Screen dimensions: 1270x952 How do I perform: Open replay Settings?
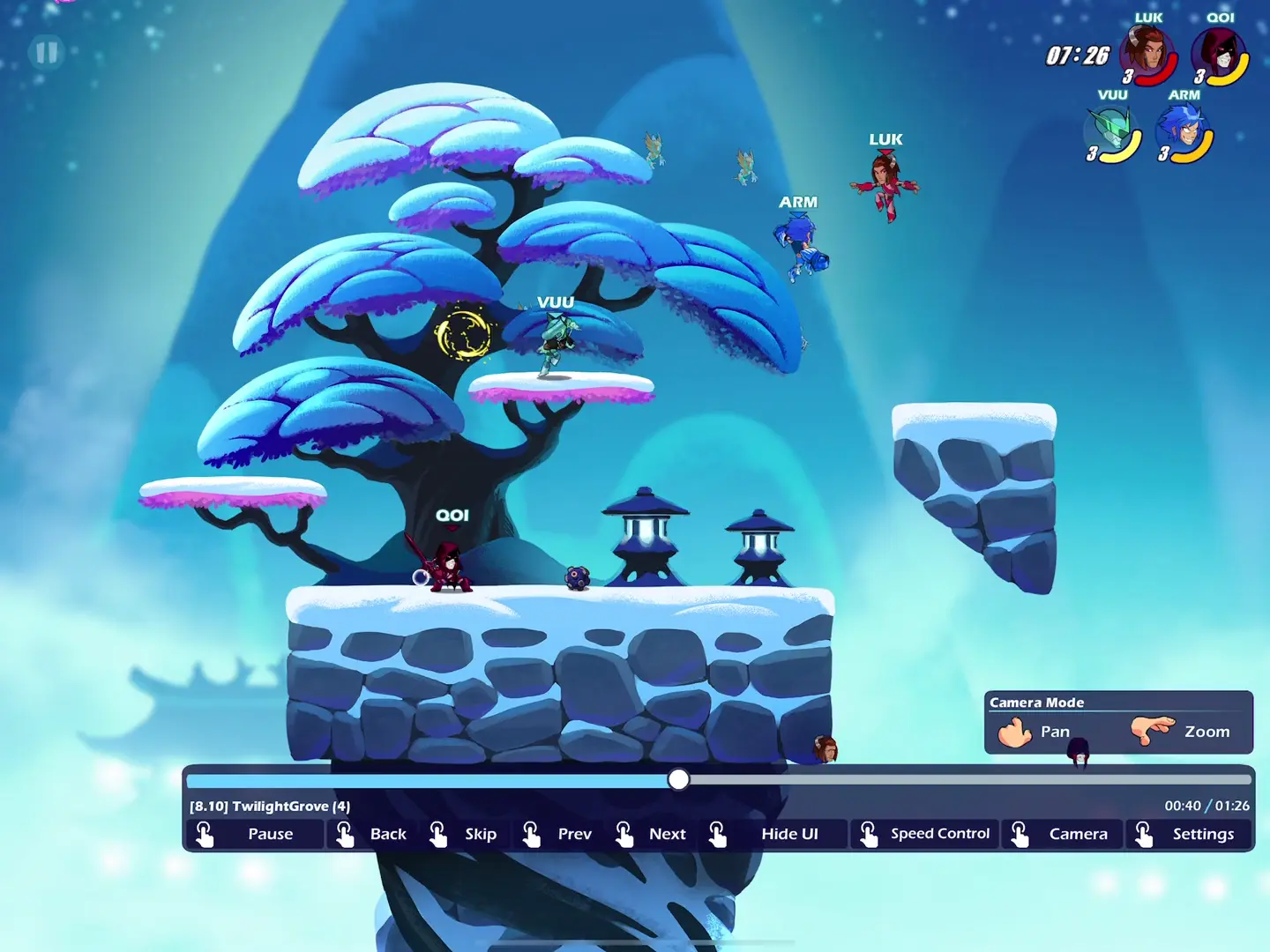1189,834
